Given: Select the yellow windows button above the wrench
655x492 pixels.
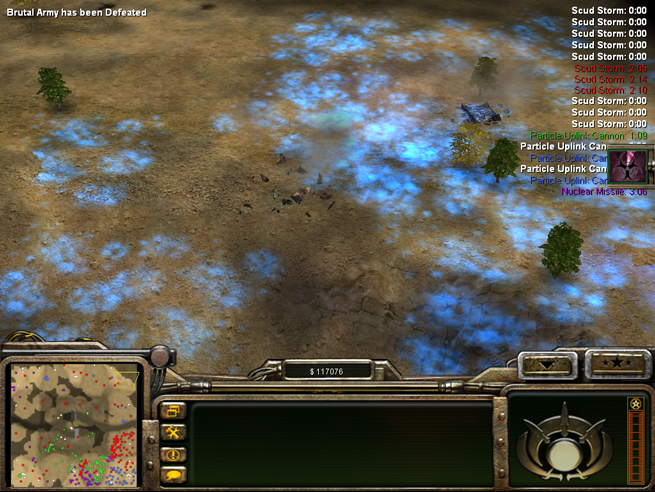Looking at the screenshot, I should (172, 411).
